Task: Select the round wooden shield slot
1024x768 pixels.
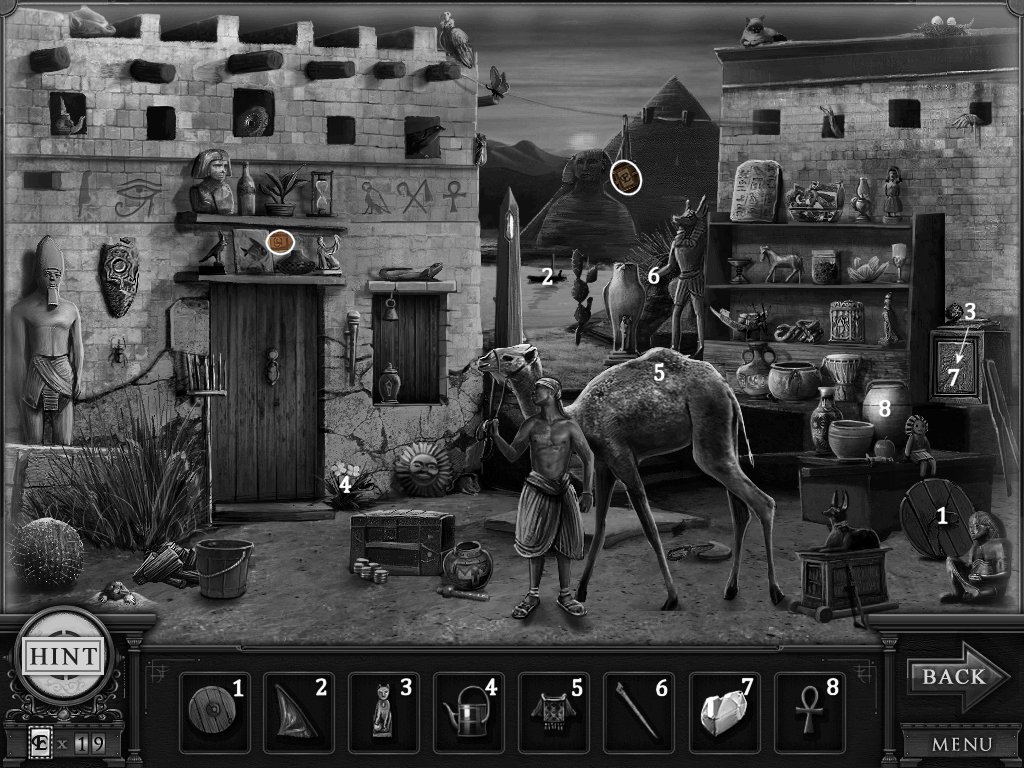Action: click(x=213, y=711)
